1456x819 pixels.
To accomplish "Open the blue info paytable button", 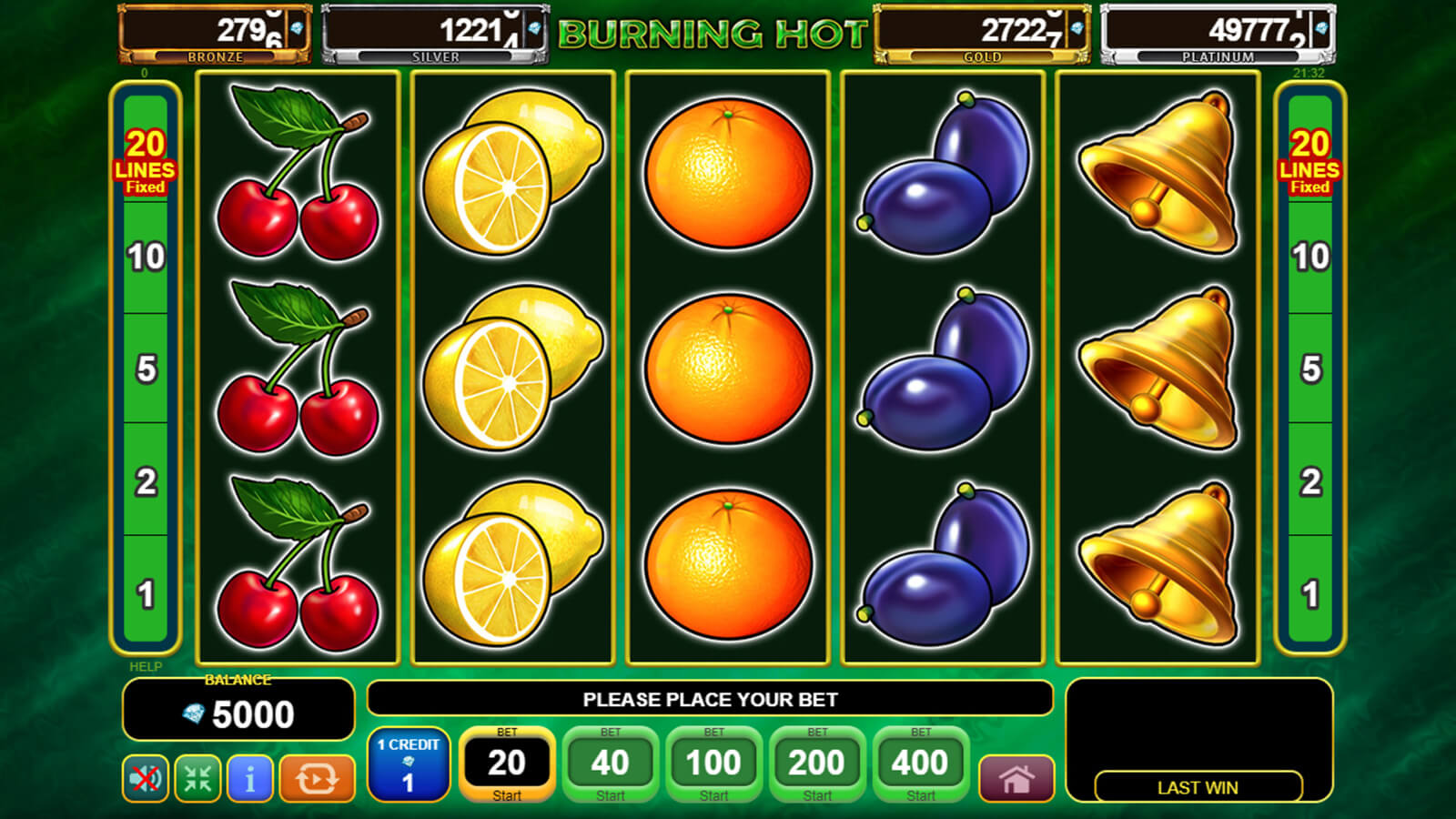I will [249, 779].
